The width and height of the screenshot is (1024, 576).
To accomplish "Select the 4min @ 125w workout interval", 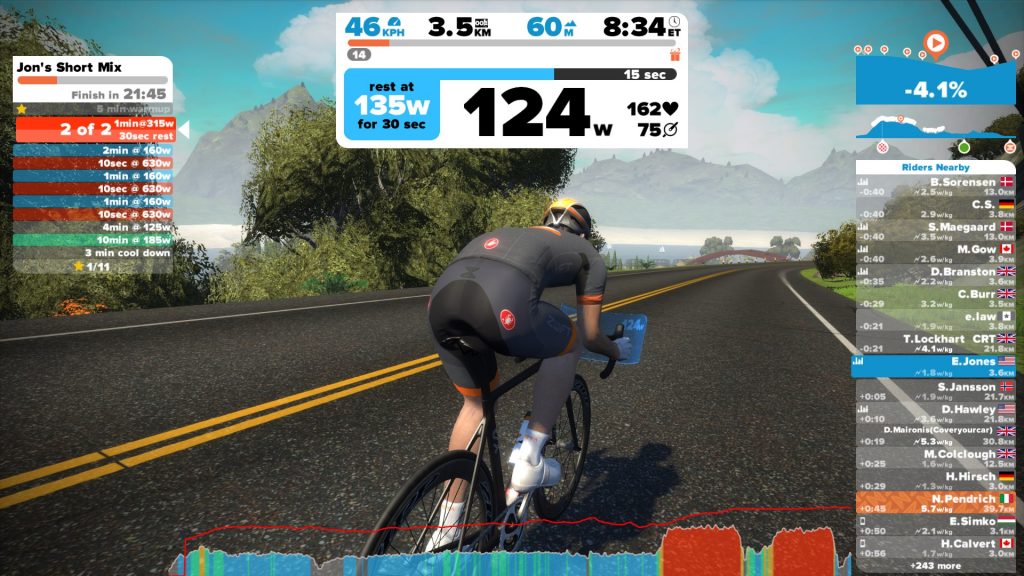I will click(x=92, y=227).
